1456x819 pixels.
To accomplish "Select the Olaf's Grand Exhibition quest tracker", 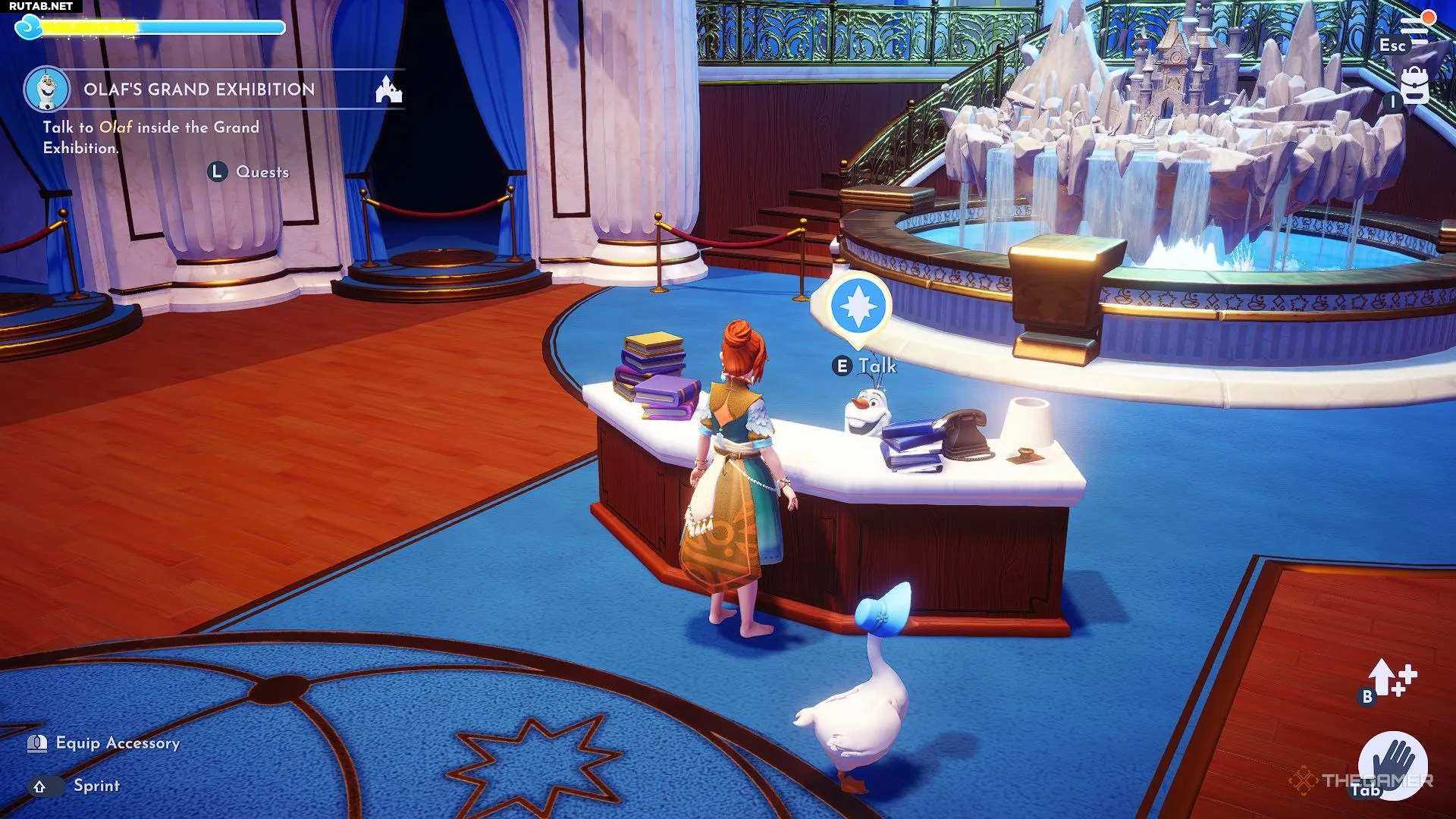I will 199,89.
